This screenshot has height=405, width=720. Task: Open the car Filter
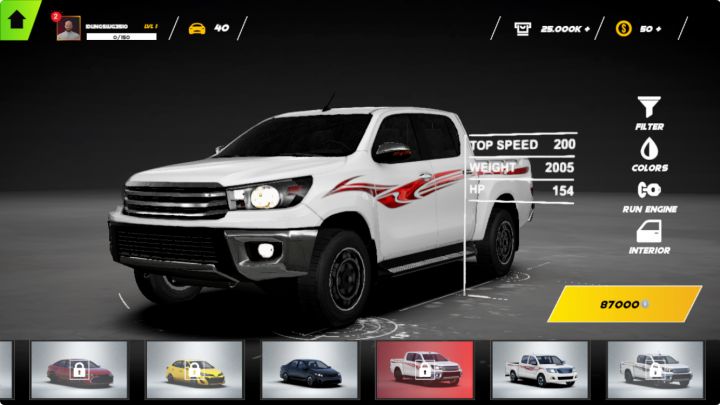tap(649, 112)
